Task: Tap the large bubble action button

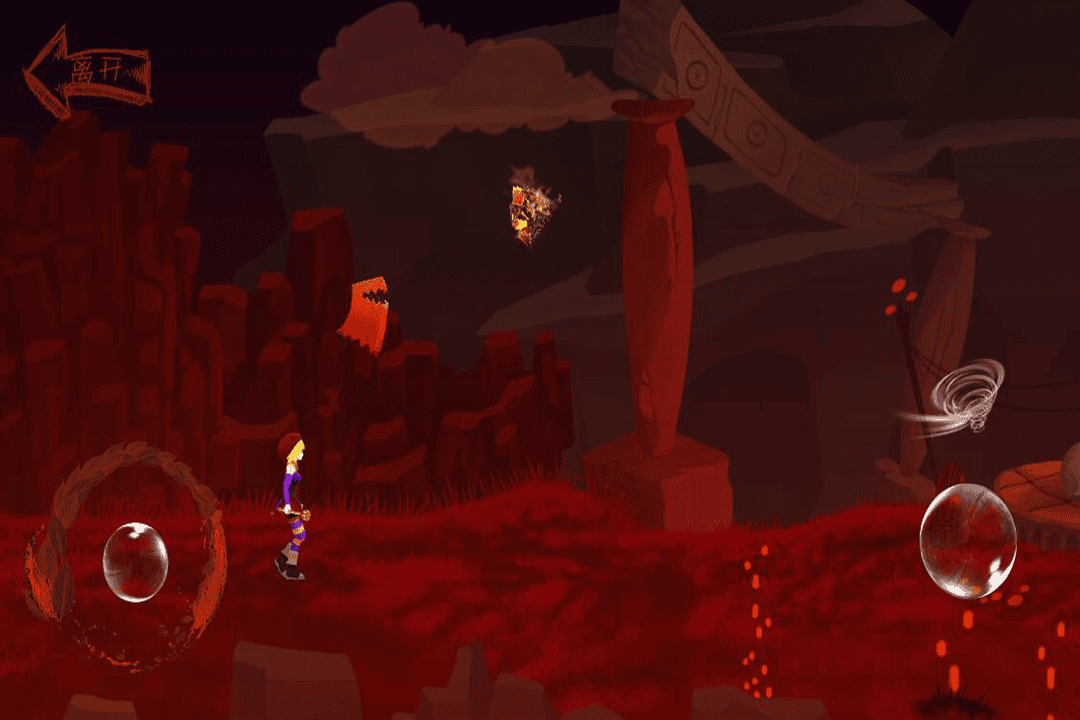Action: [967, 540]
